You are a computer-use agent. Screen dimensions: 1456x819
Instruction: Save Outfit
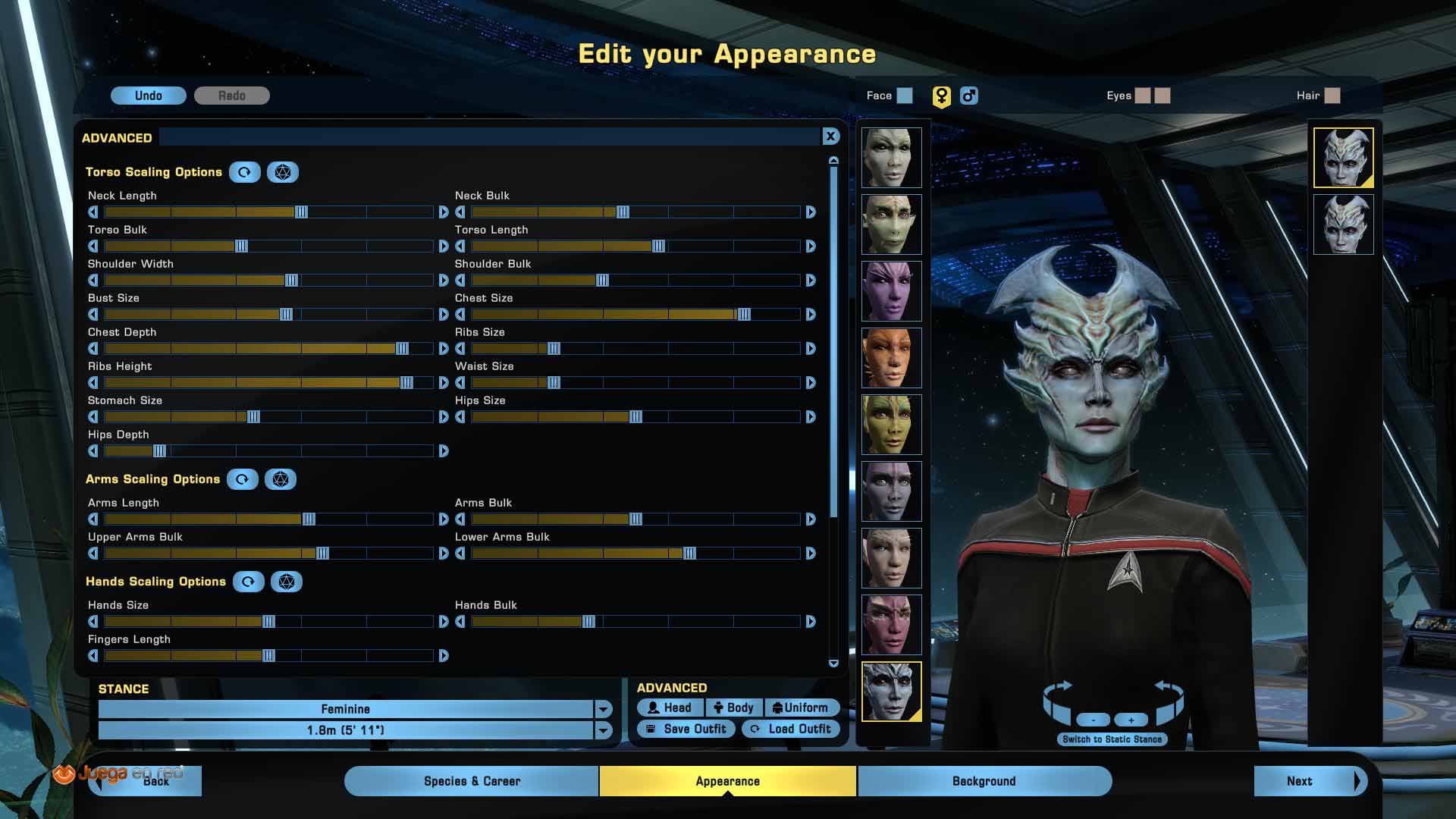click(x=686, y=729)
